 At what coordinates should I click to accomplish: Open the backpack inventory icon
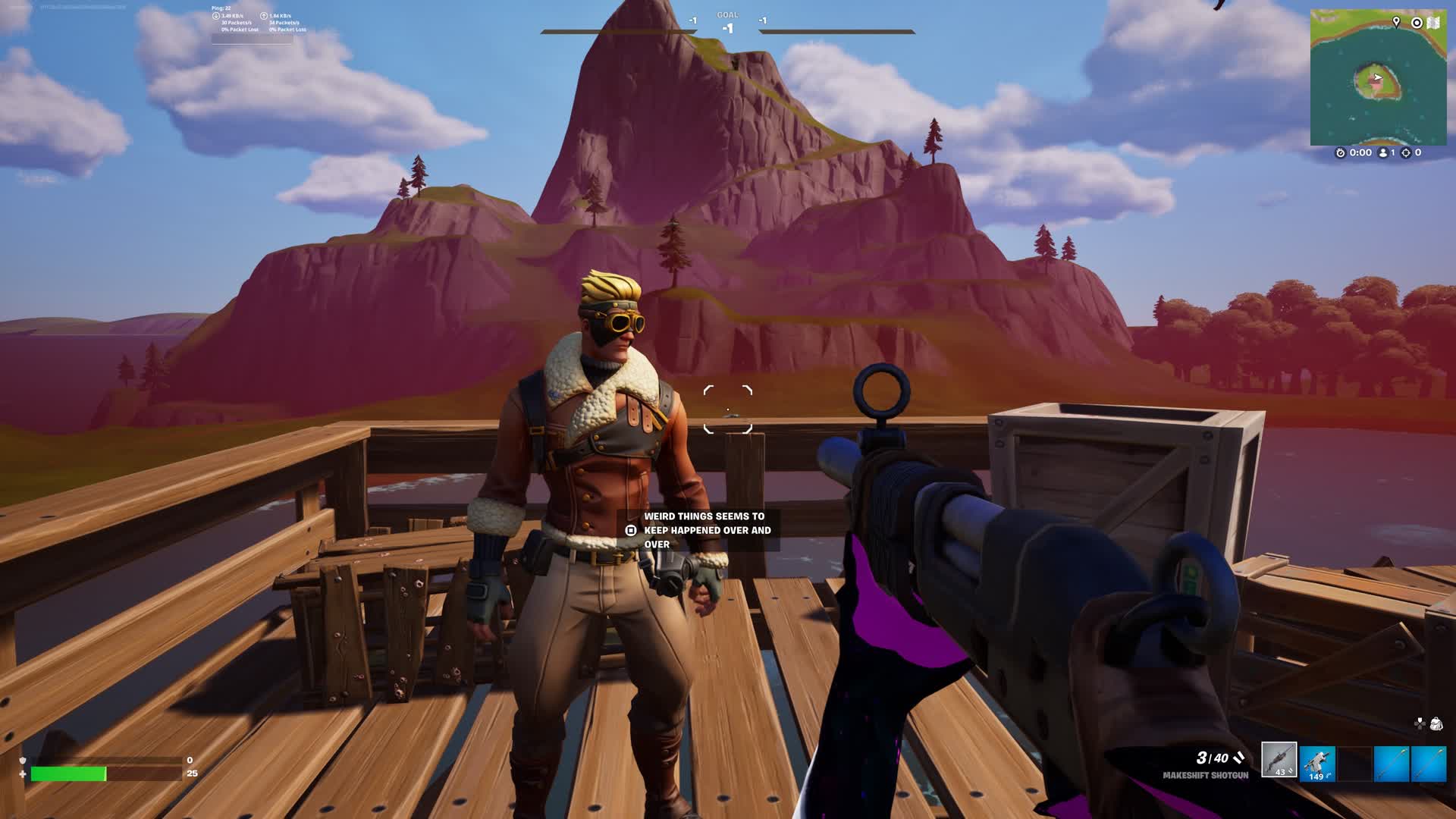(x=1436, y=724)
